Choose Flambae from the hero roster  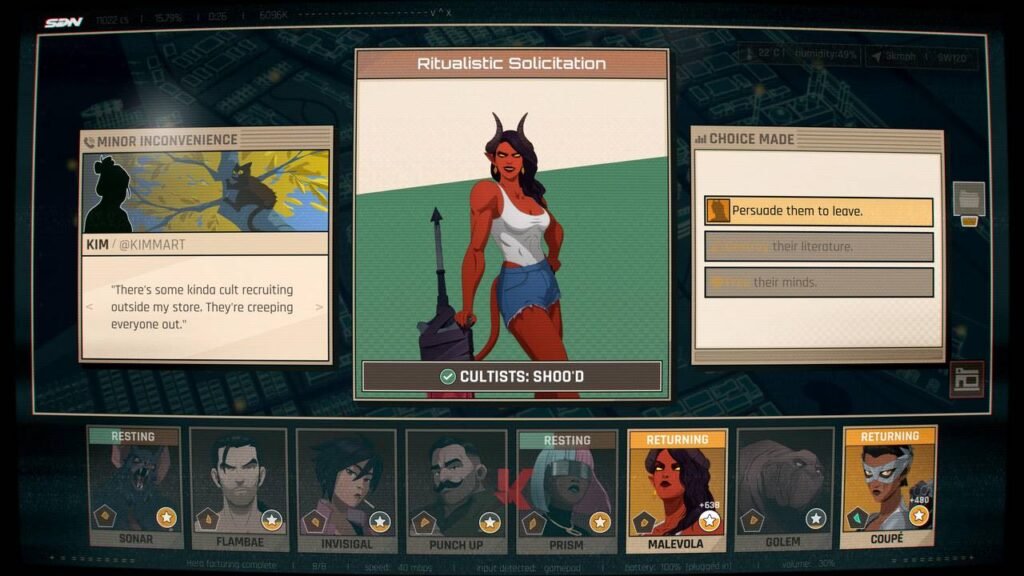tap(239, 489)
